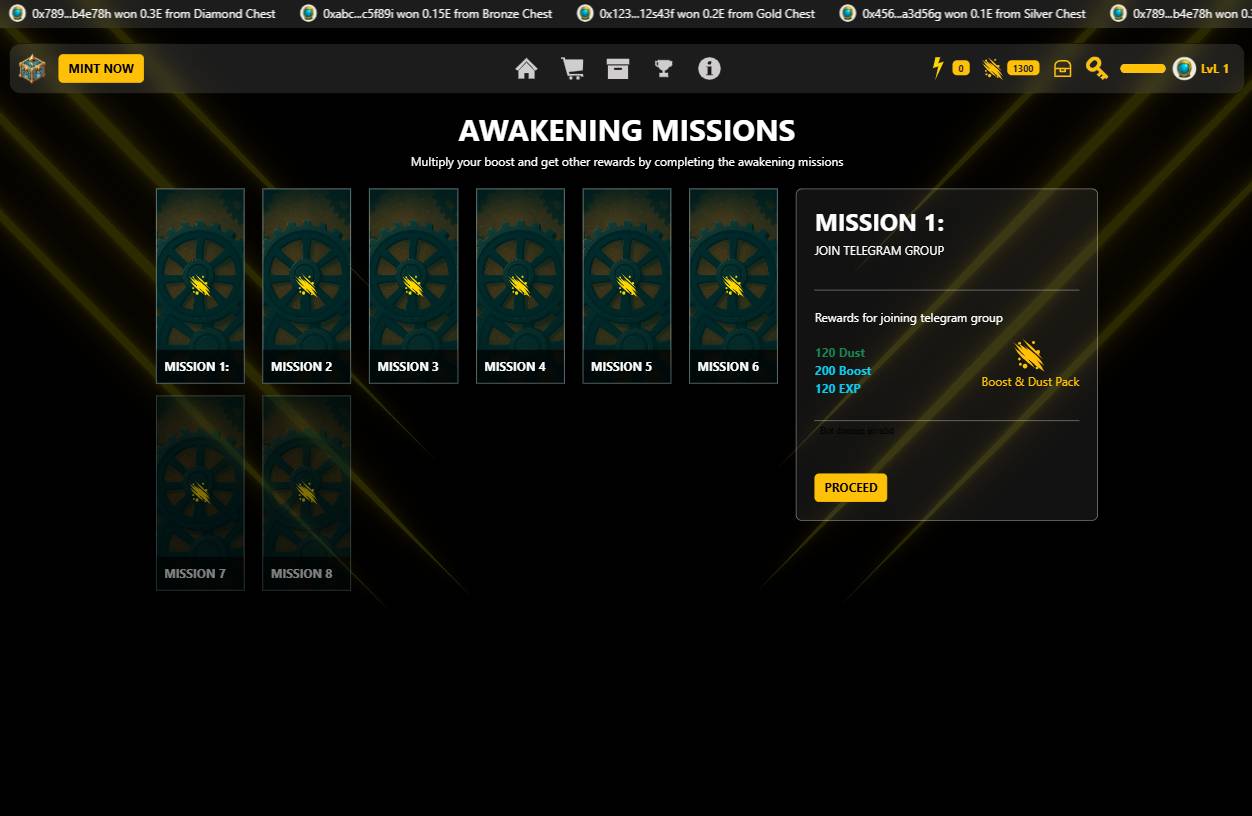
Task: Select the Mission 2 card
Action: point(306,286)
